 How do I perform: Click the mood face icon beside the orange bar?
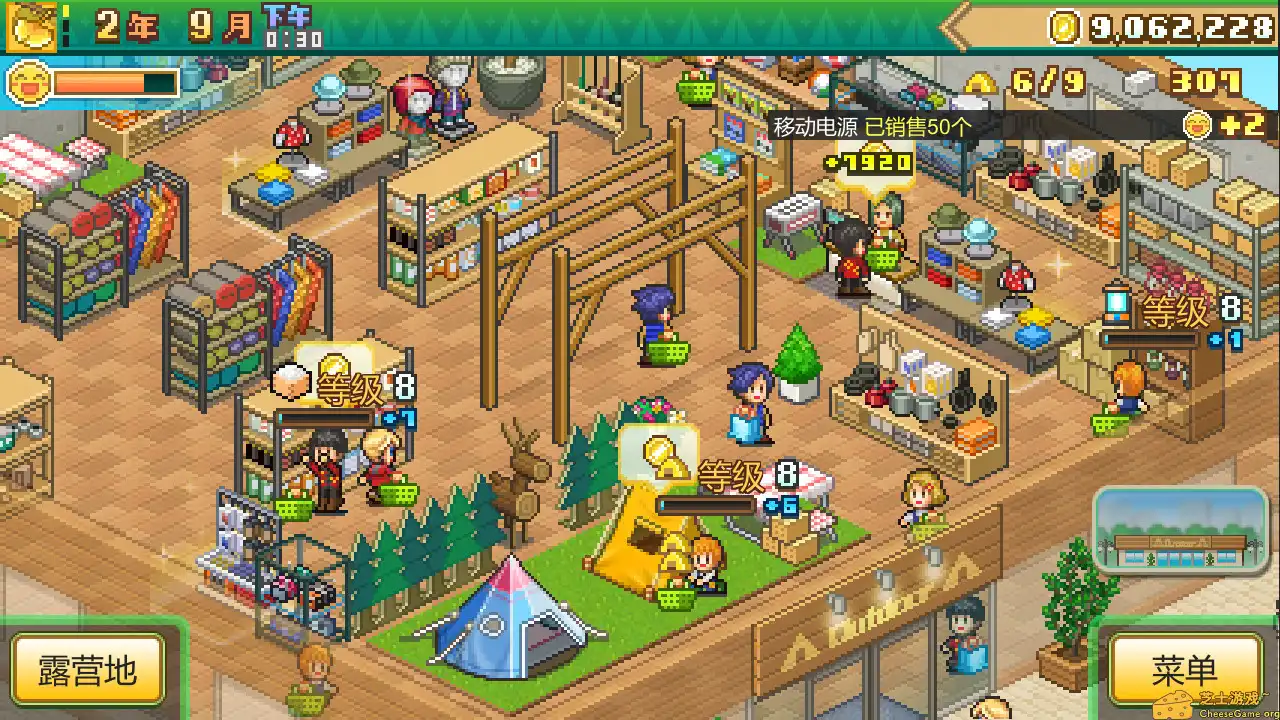pyautogui.click(x=28, y=82)
